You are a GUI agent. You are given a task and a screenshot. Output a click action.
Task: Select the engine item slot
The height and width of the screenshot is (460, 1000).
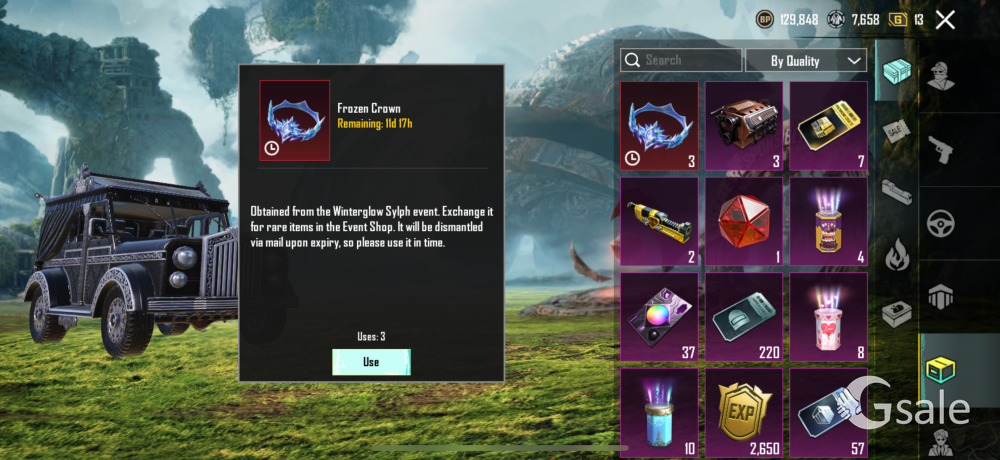coord(744,126)
